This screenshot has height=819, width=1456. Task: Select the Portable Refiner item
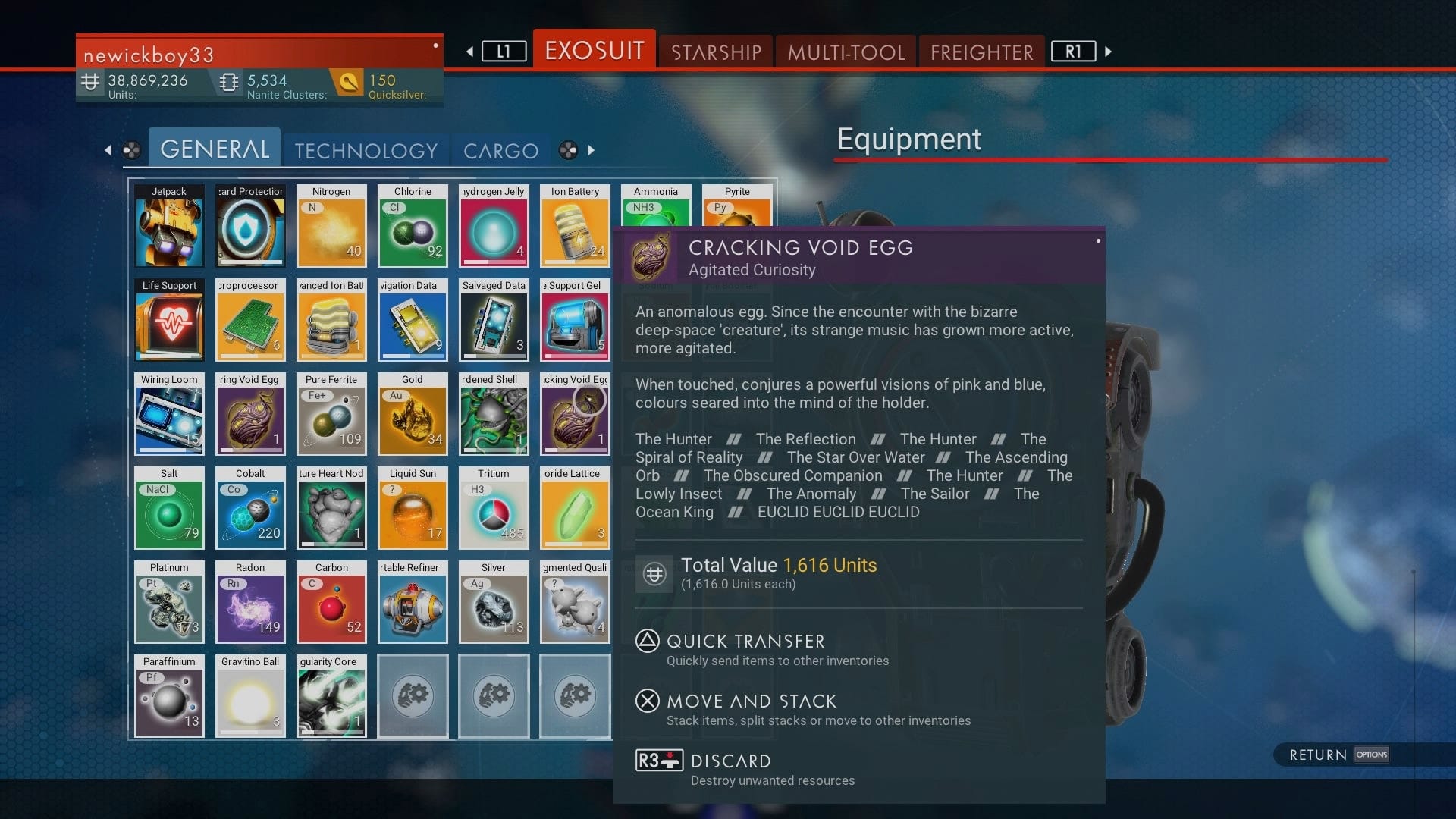pos(413,602)
